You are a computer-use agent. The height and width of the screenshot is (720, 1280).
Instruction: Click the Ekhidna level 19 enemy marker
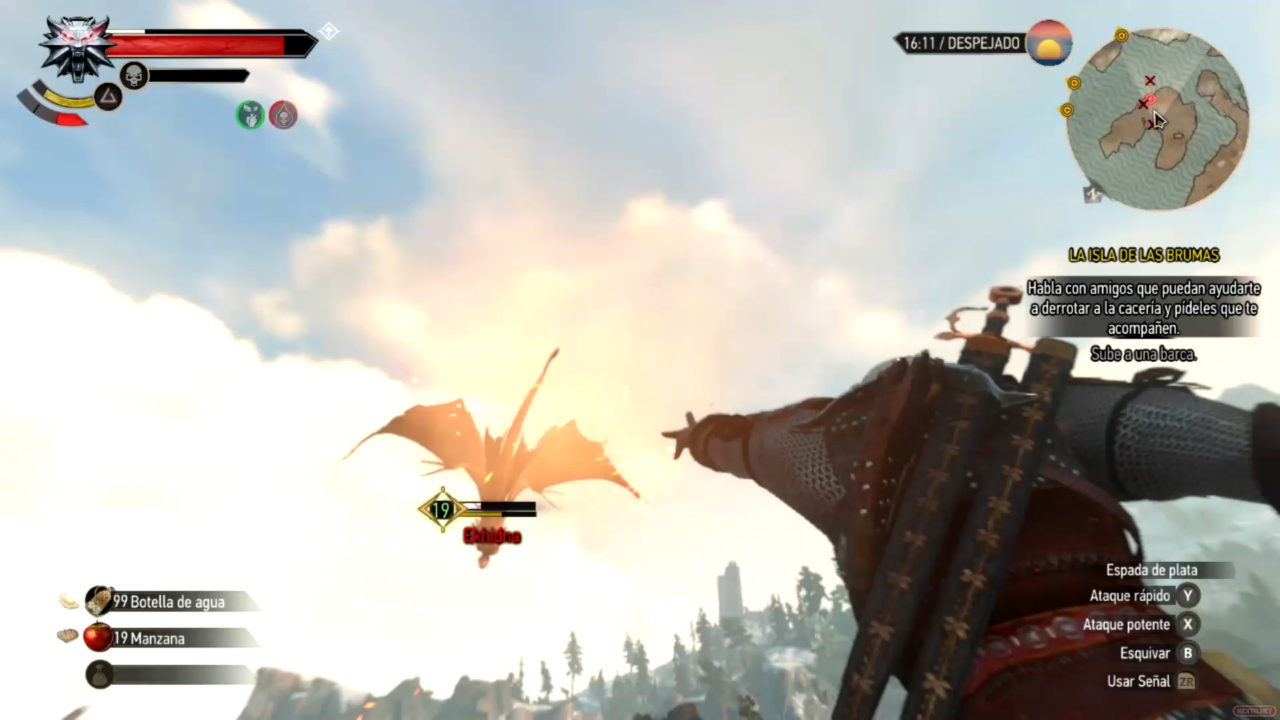tap(441, 510)
